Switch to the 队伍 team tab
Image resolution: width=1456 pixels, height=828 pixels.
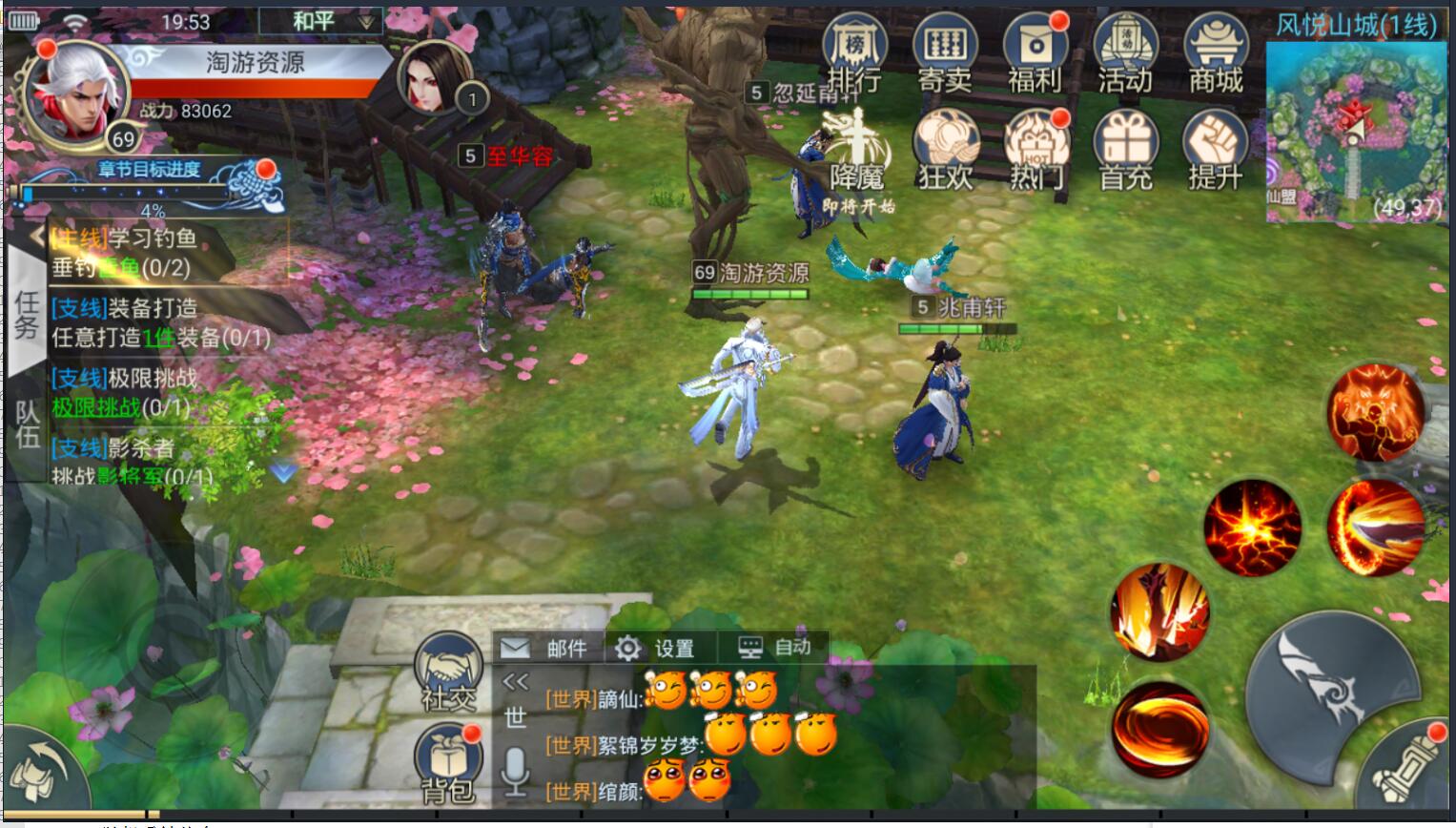27,423
